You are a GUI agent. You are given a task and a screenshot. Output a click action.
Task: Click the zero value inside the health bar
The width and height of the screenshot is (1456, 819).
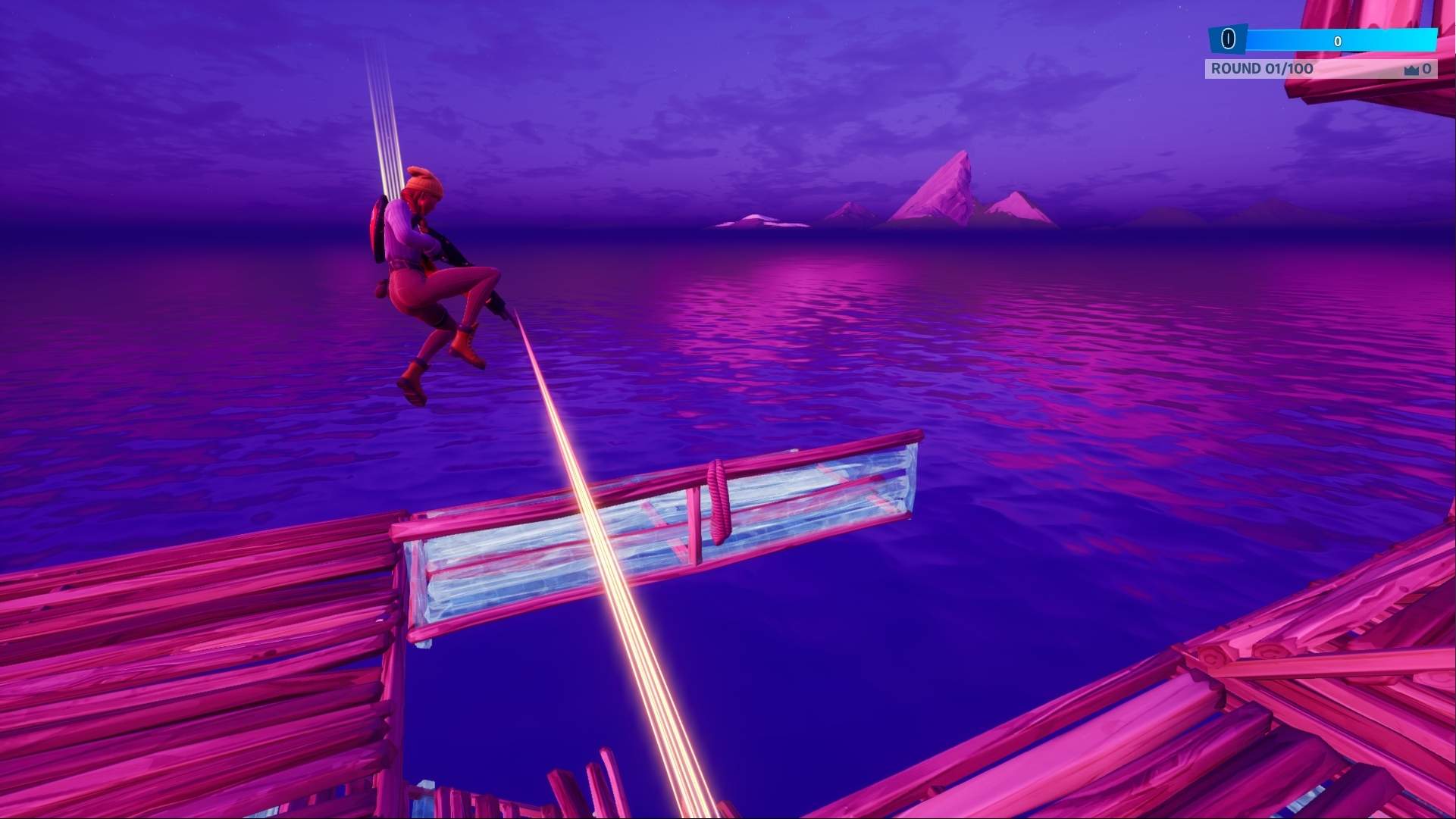click(x=1339, y=40)
